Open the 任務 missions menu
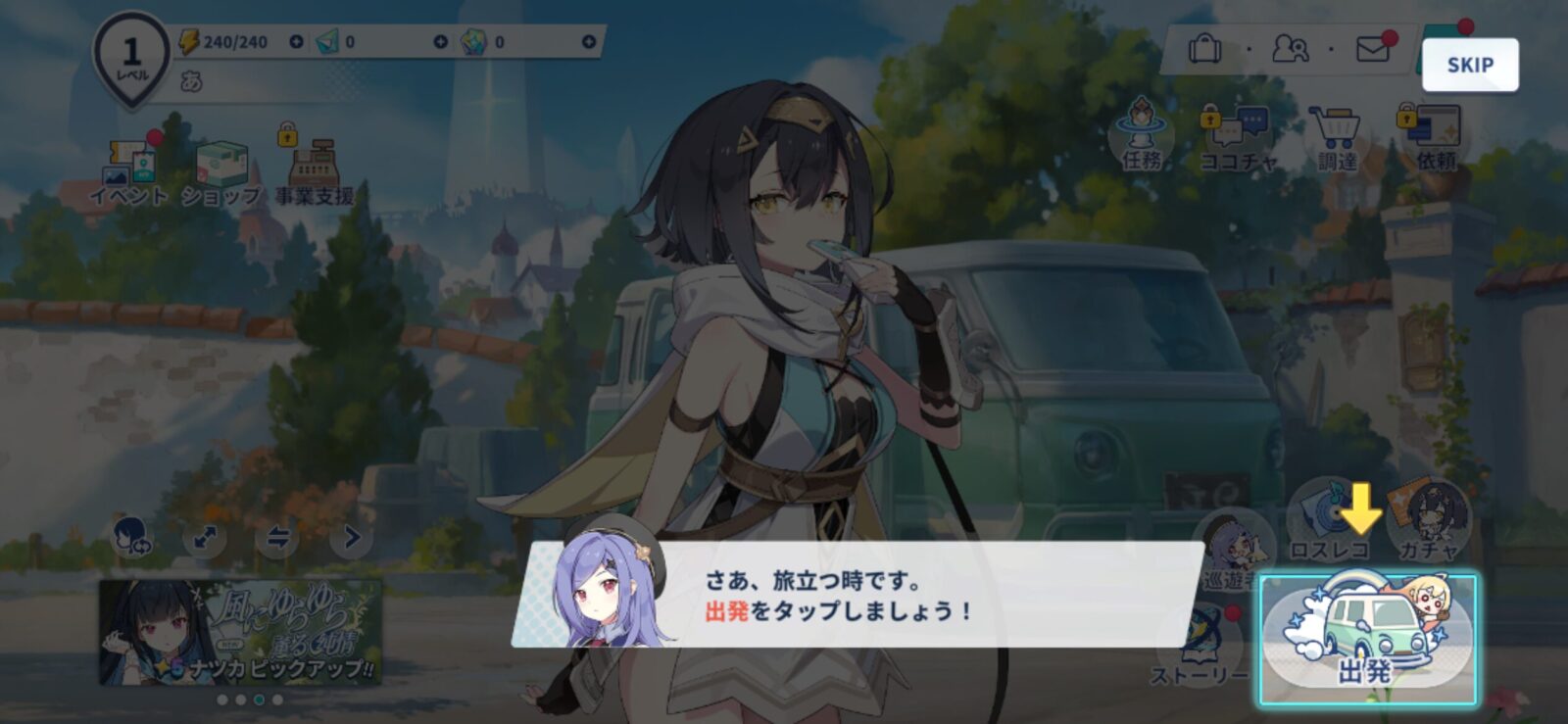 click(x=1142, y=135)
